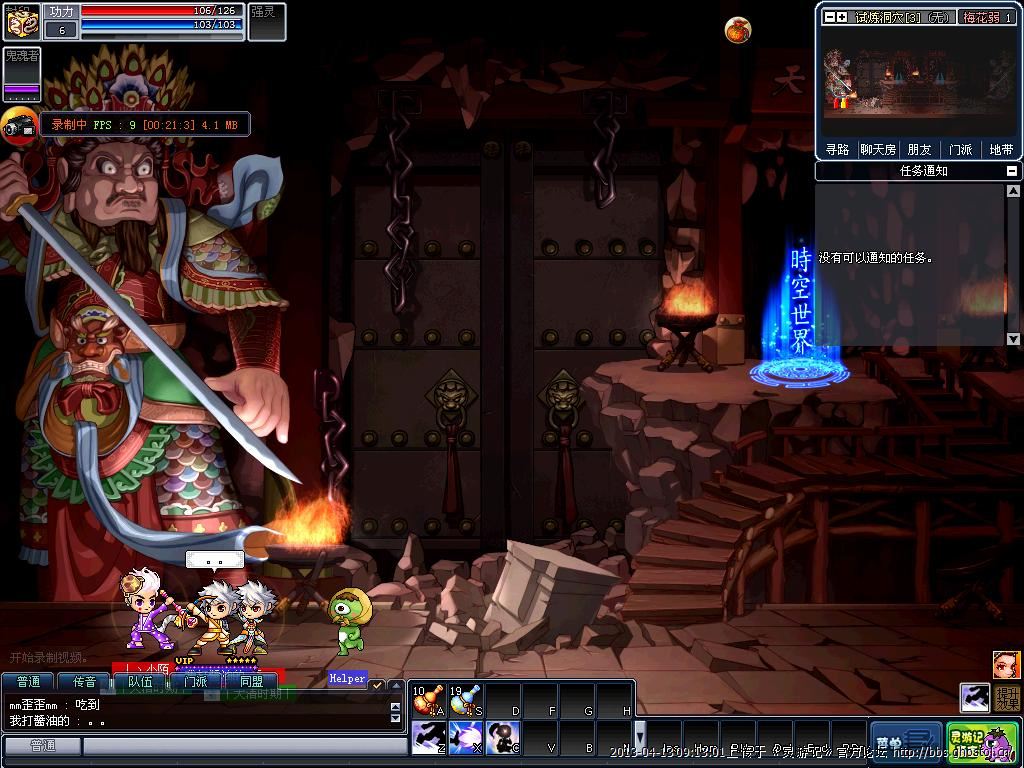Activate the dark figure skill in slot C
Image resolution: width=1024 pixels, height=768 pixels.
(x=502, y=738)
